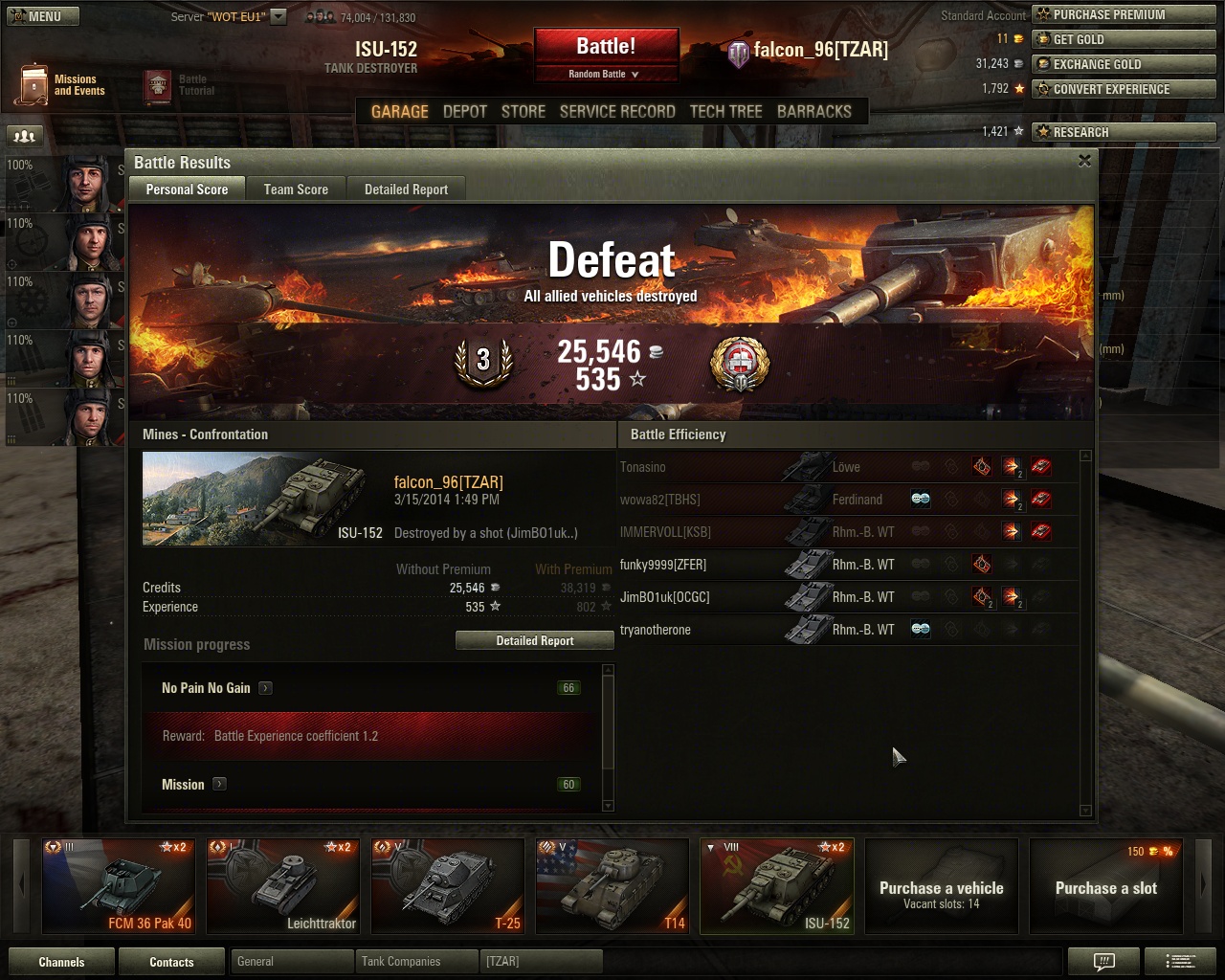Image resolution: width=1225 pixels, height=980 pixels.
Task: Expand the No Pain No Gain mission
Action: click(266, 688)
